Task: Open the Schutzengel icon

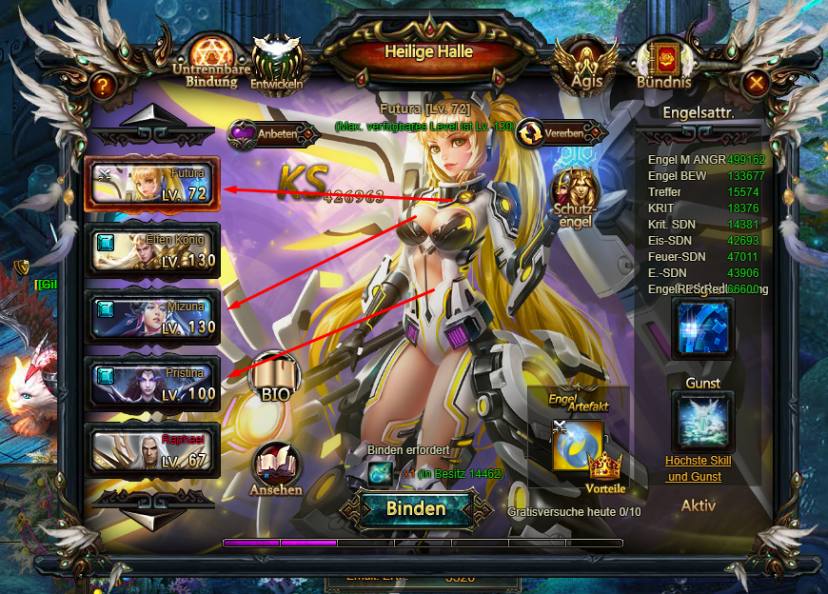Action: (x=575, y=195)
